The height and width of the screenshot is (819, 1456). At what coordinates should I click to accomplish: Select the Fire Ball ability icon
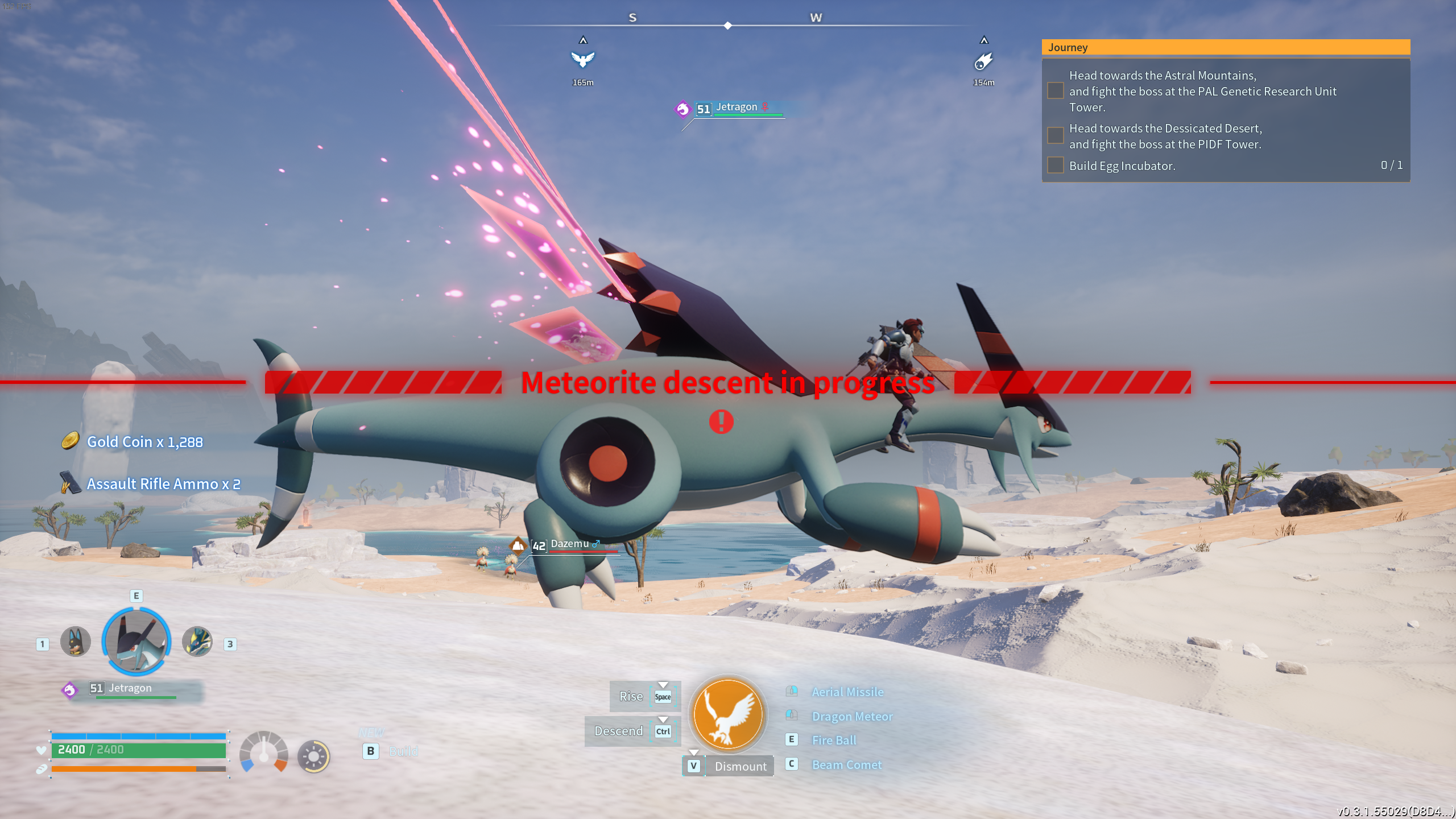[791, 739]
